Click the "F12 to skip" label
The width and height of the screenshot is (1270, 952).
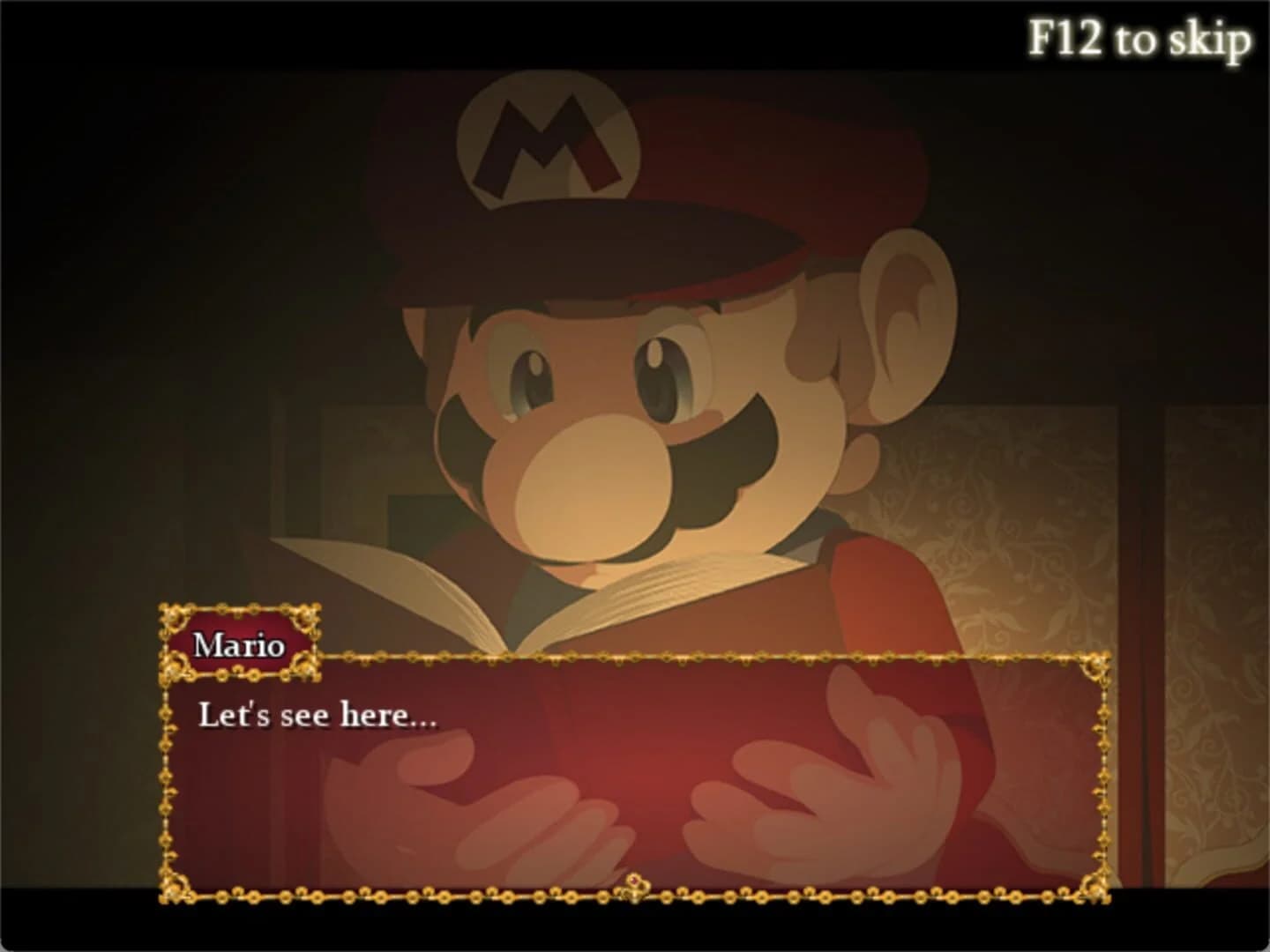point(1139,39)
